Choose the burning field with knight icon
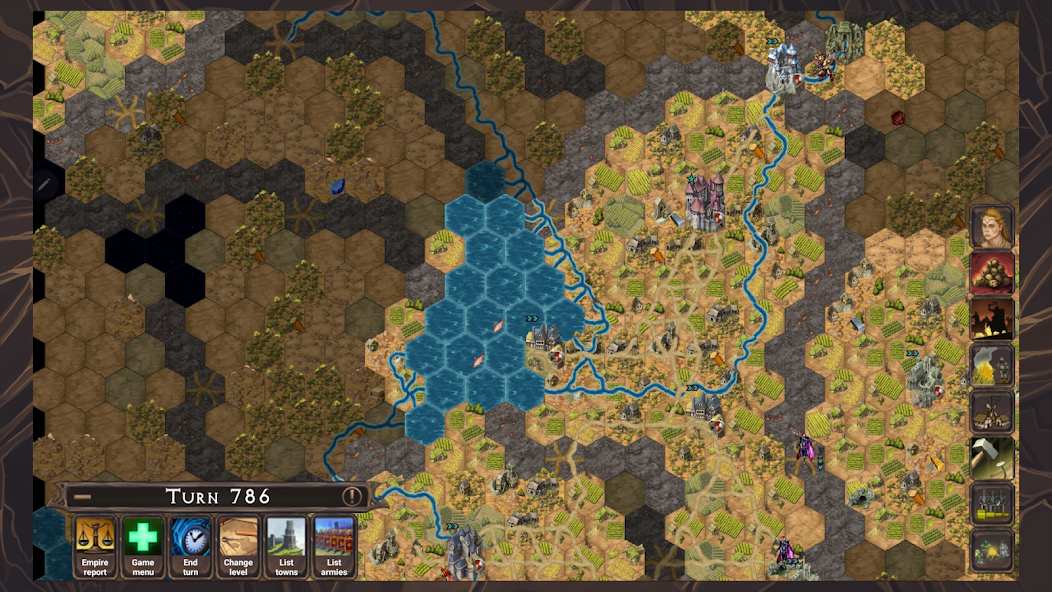 tap(992, 366)
